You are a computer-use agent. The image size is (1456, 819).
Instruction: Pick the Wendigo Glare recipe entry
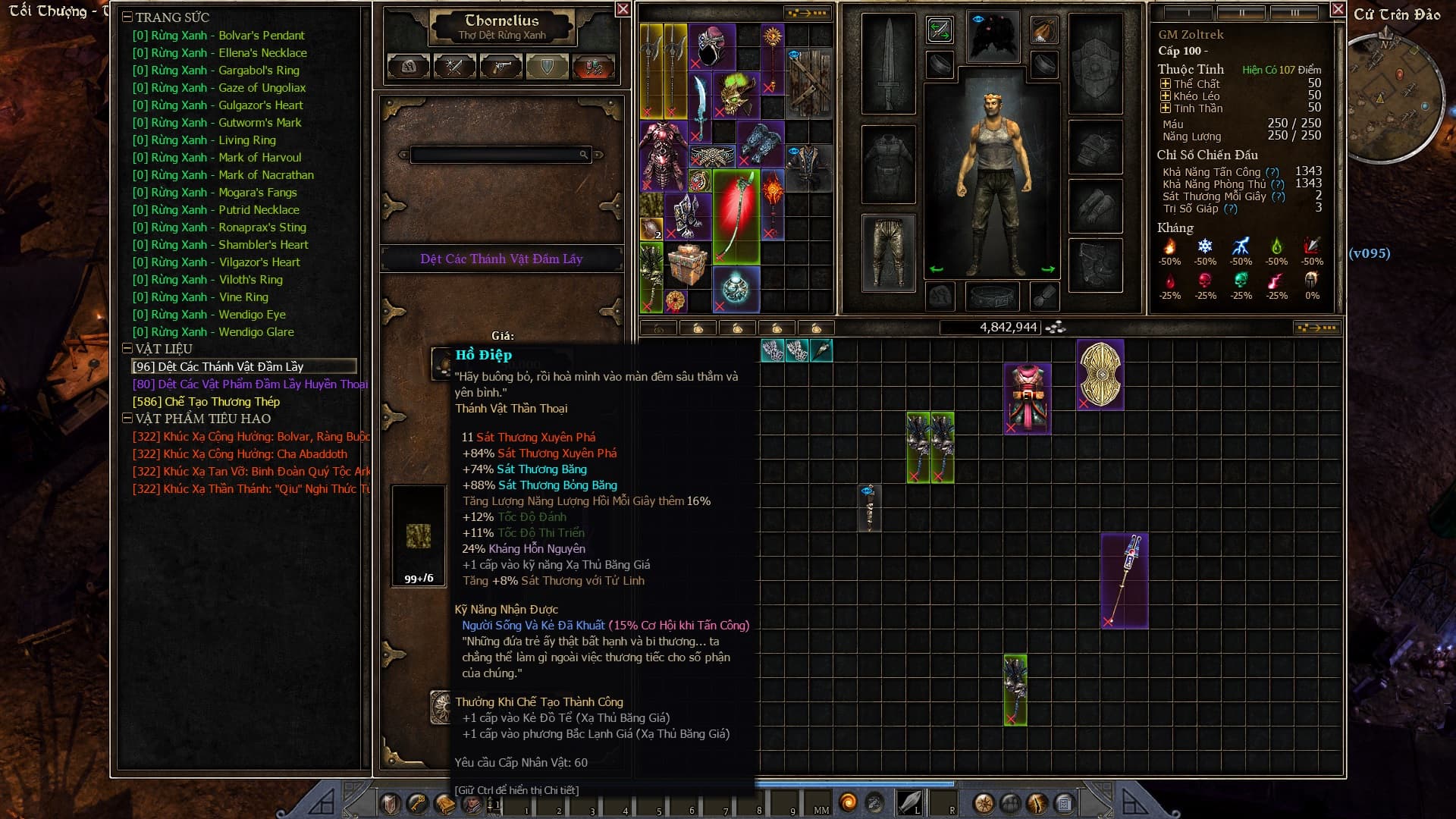tap(212, 332)
